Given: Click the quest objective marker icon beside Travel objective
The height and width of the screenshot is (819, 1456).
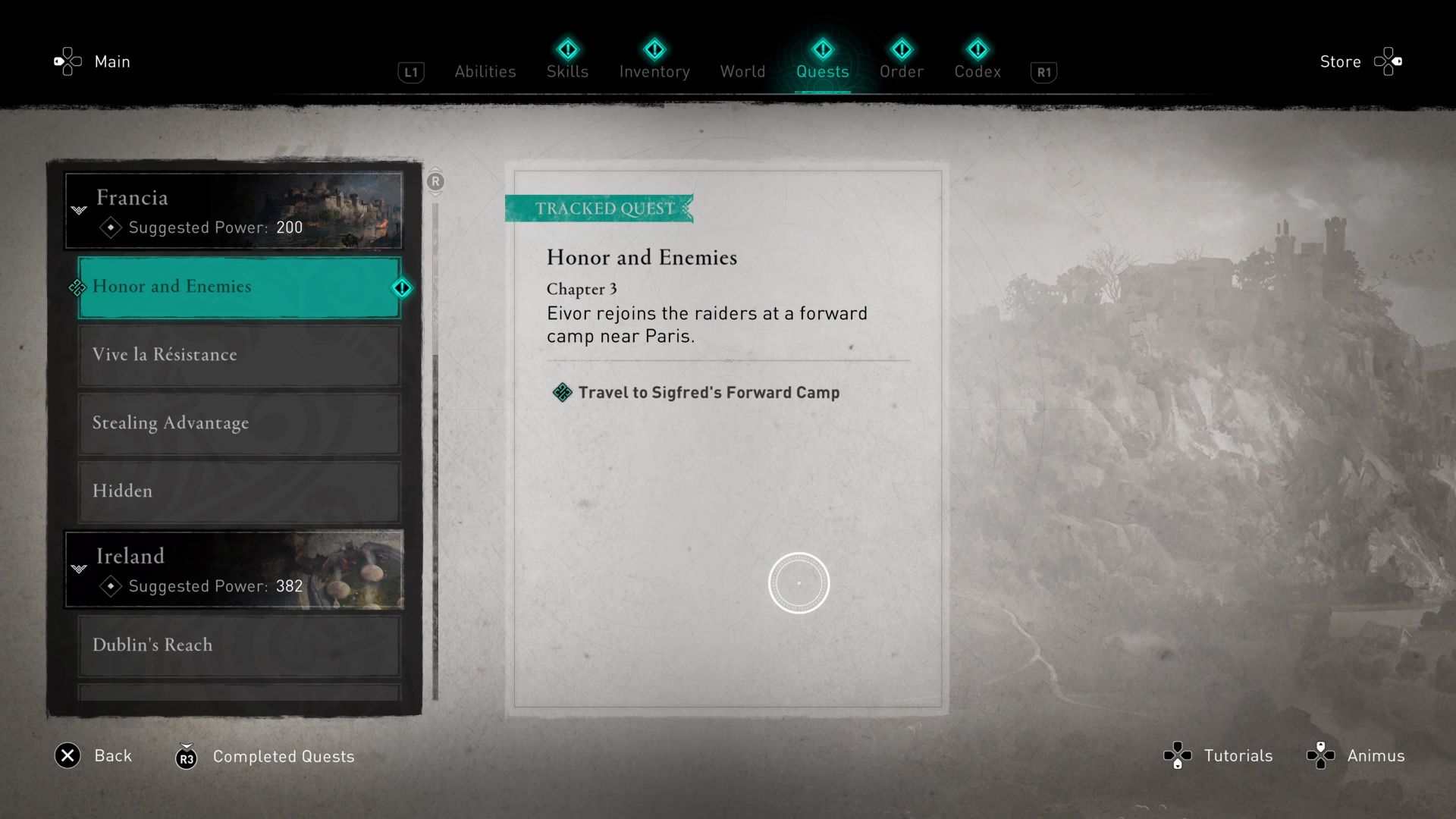Looking at the screenshot, I should pos(562,393).
